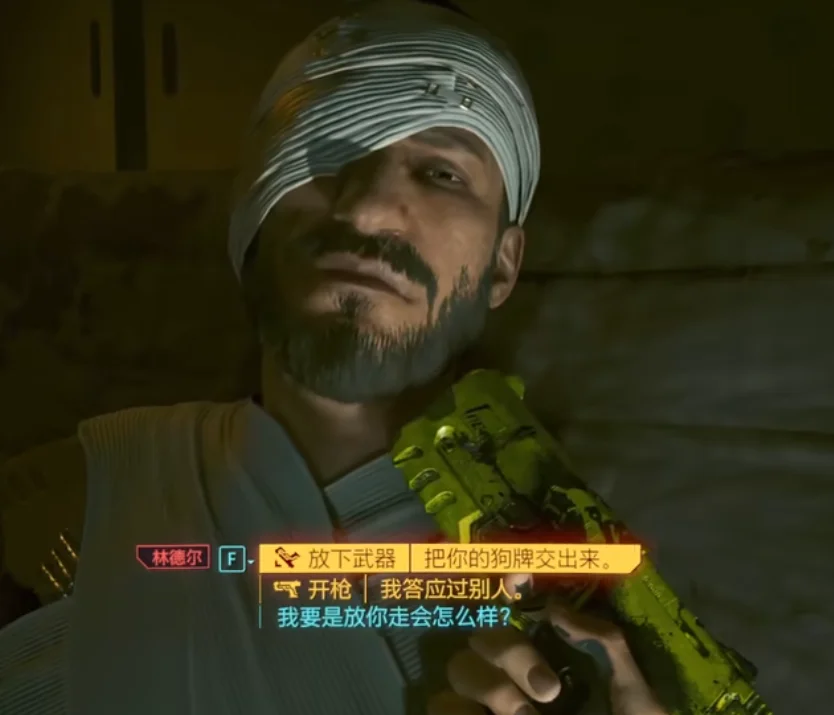
Task: Select the 开枪 reply option
Action: (x=400, y=588)
